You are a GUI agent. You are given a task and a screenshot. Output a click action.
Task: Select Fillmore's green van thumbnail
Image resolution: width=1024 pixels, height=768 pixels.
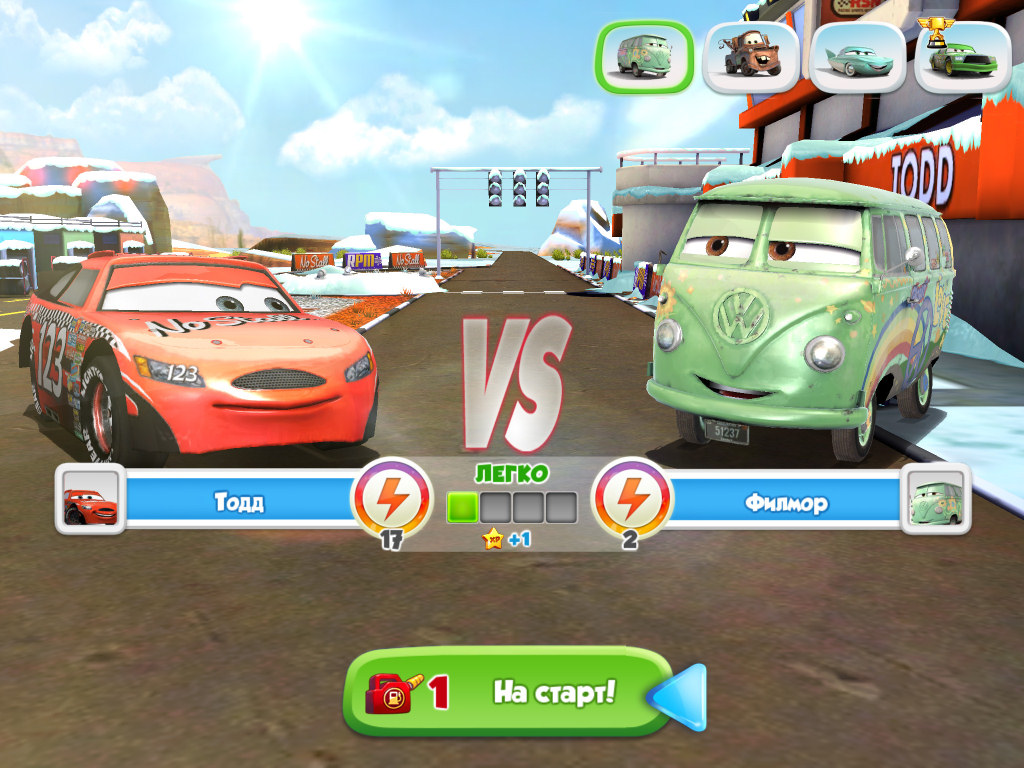(x=645, y=56)
